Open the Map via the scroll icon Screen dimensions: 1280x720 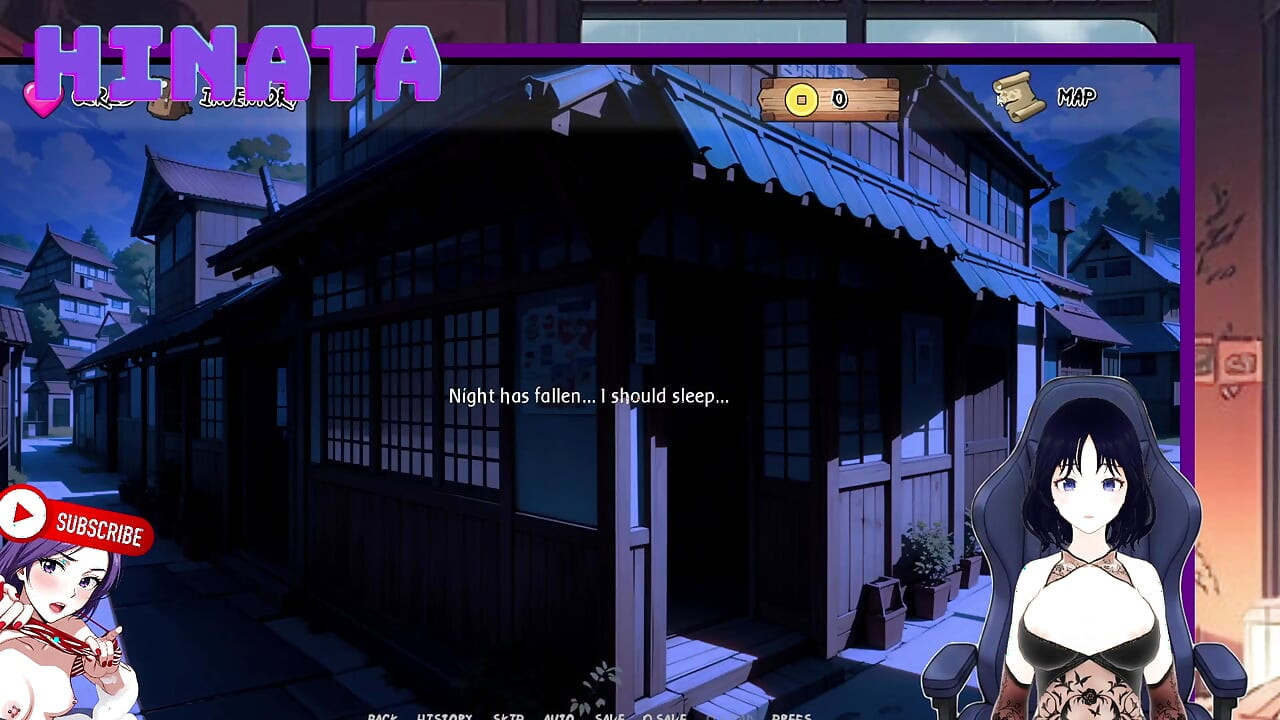[1019, 95]
